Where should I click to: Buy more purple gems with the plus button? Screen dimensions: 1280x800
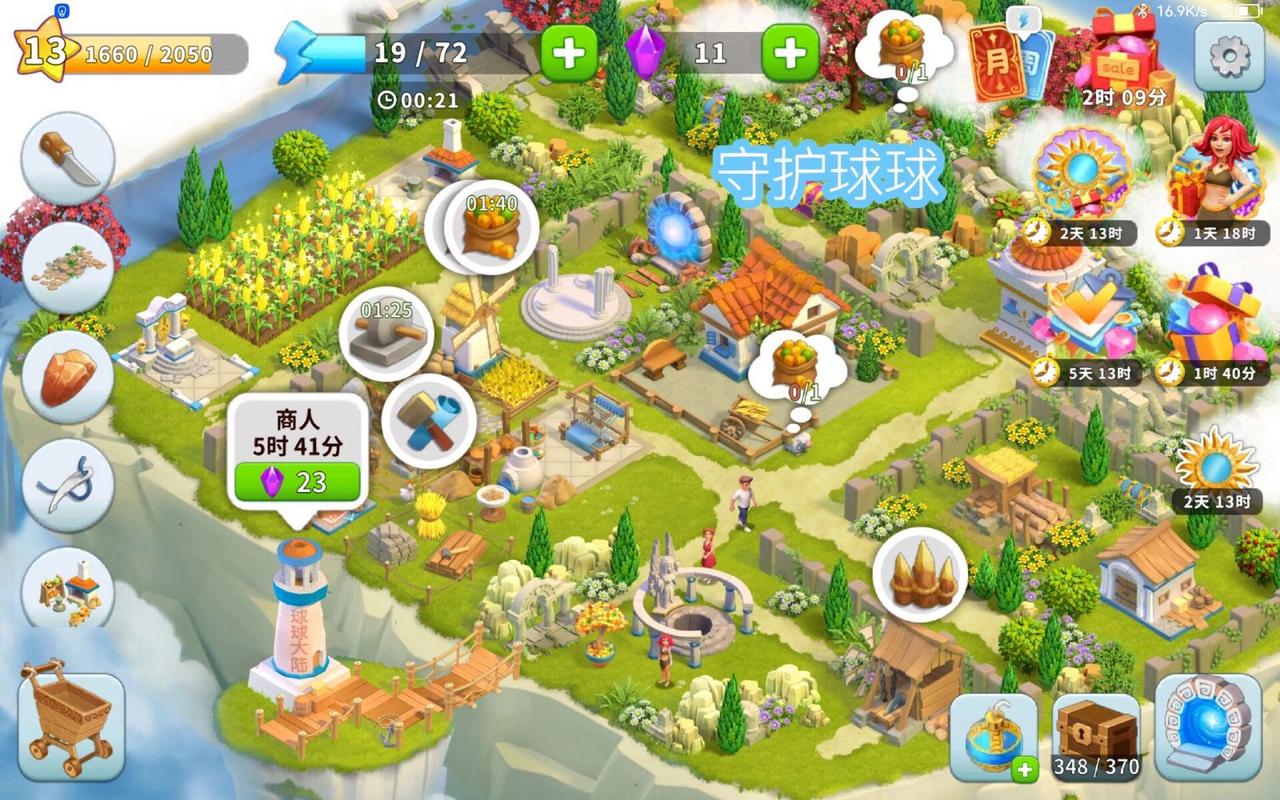790,53
